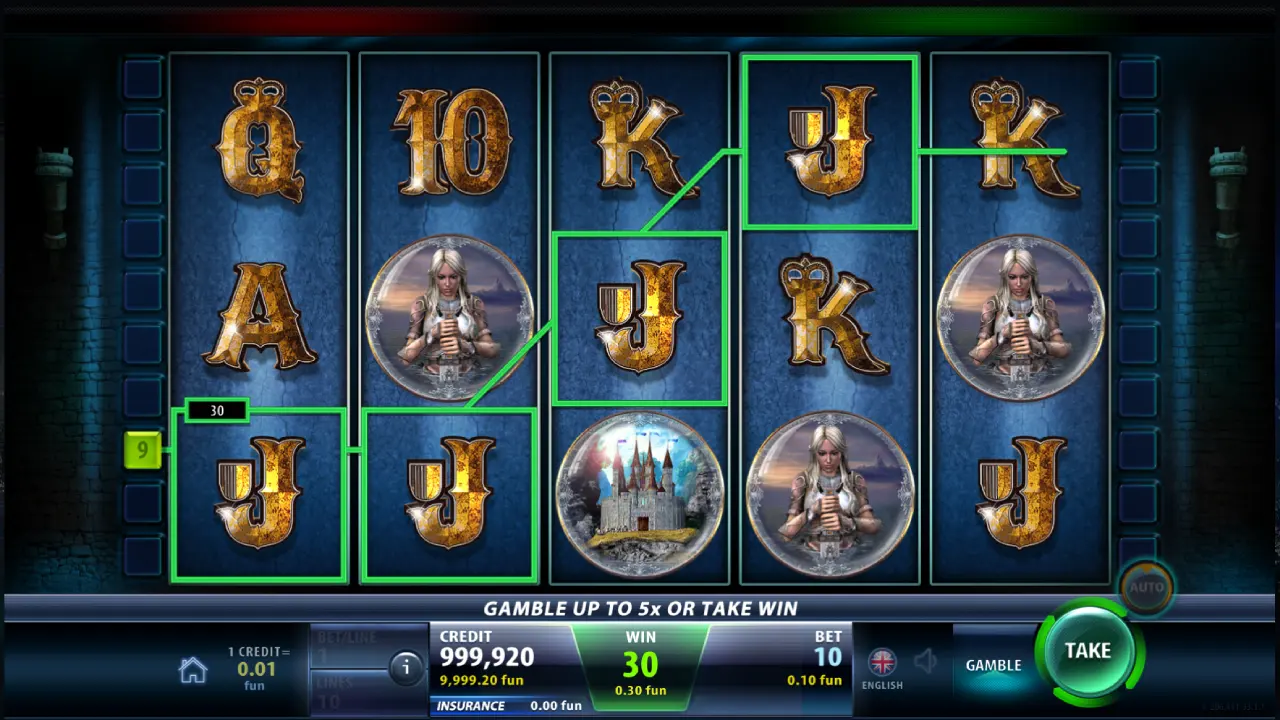Click the 1 Credit denomination panel
1280x720 pixels.
click(258, 667)
